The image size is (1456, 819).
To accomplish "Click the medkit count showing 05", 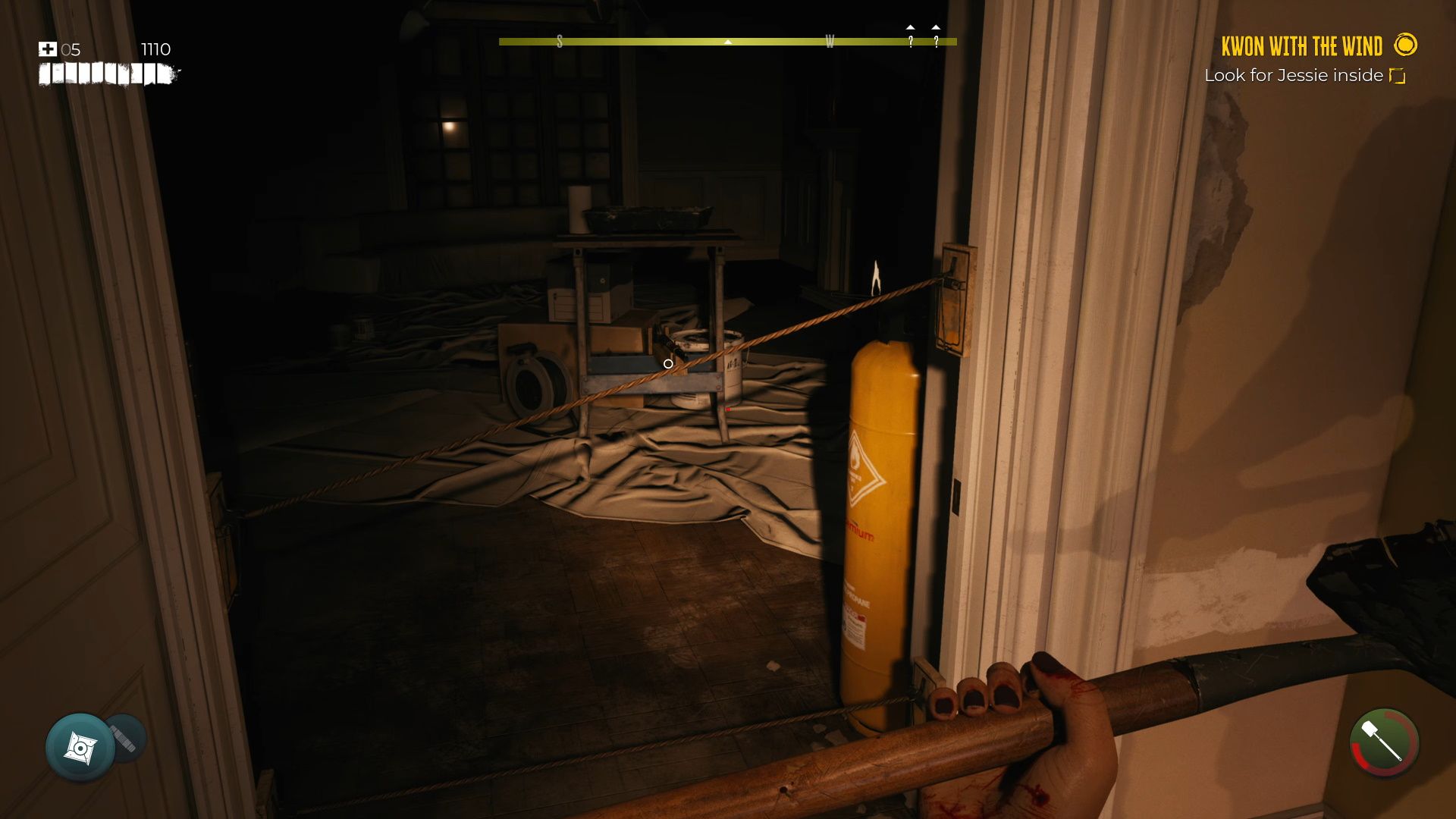I will click(x=72, y=51).
